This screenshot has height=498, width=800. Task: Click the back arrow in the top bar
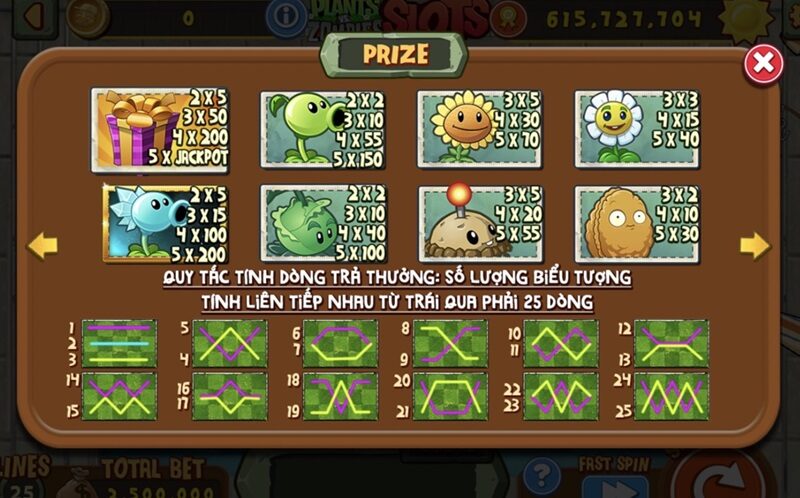point(36,15)
